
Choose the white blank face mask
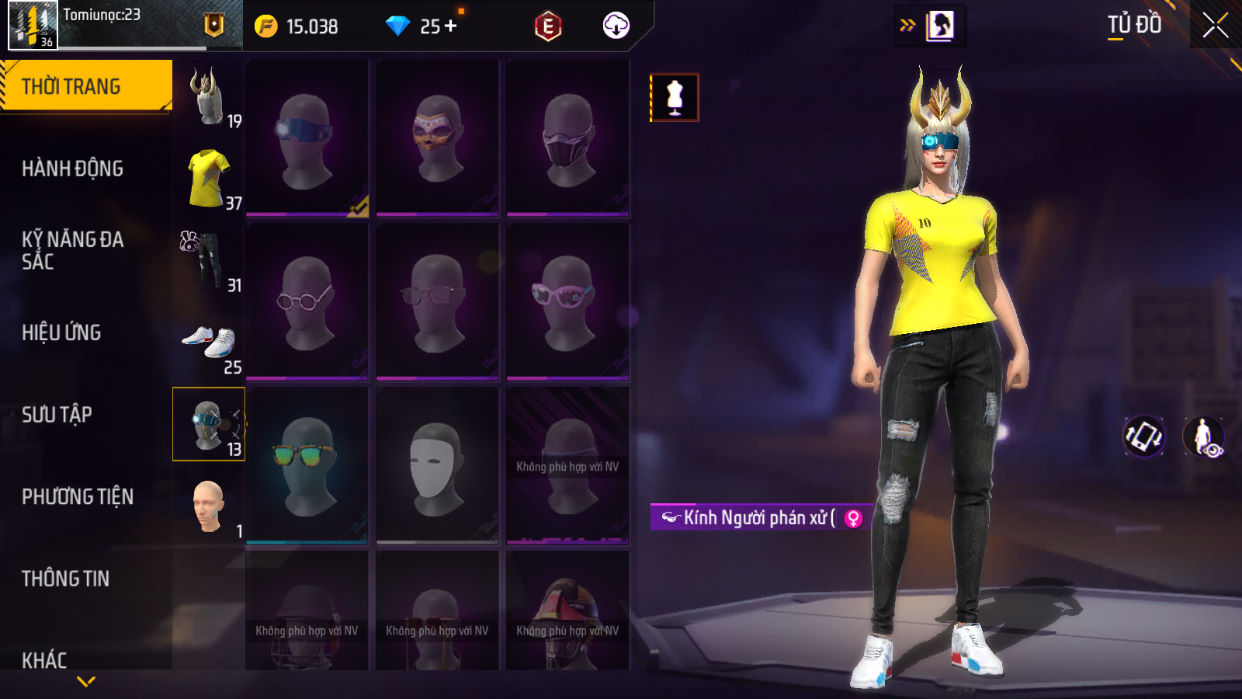pyautogui.click(x=437, y=465)
